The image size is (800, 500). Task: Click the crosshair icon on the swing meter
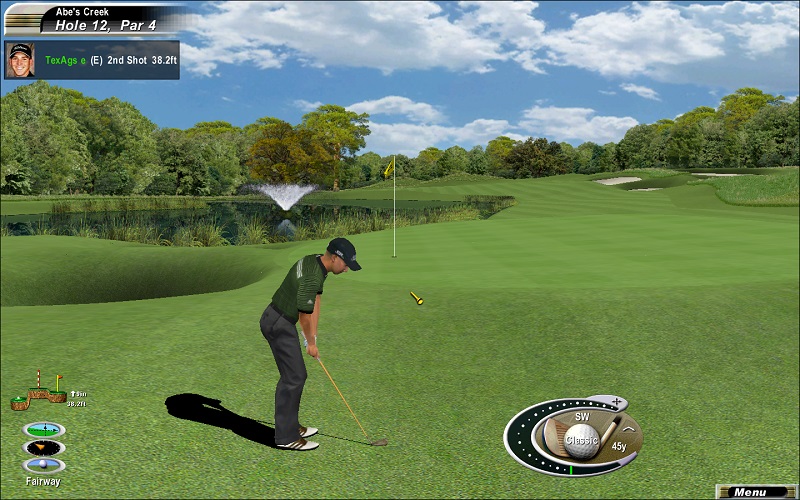617,403
